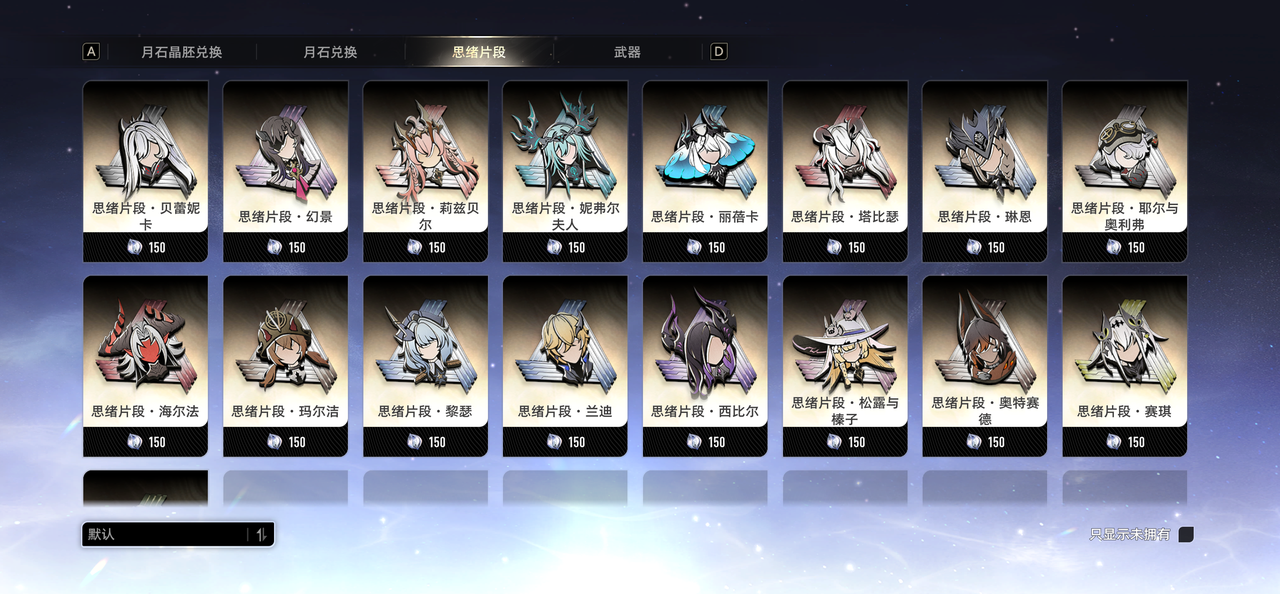Image resolution: width=1280 pixels, height=594 pixels.
Task: Select the 思绪片段 tab
Action: click(x=479, y=52)
